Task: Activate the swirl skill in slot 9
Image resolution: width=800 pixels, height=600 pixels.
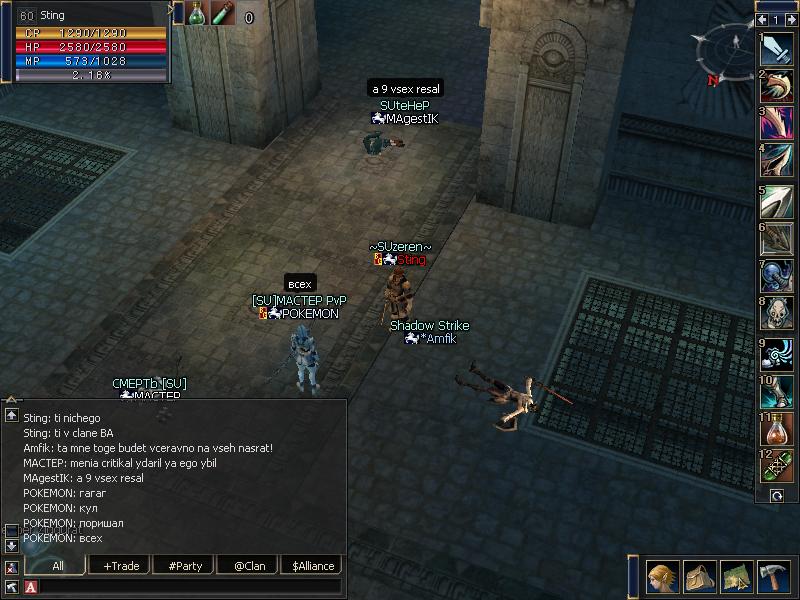Action: [x=776, y=354]
